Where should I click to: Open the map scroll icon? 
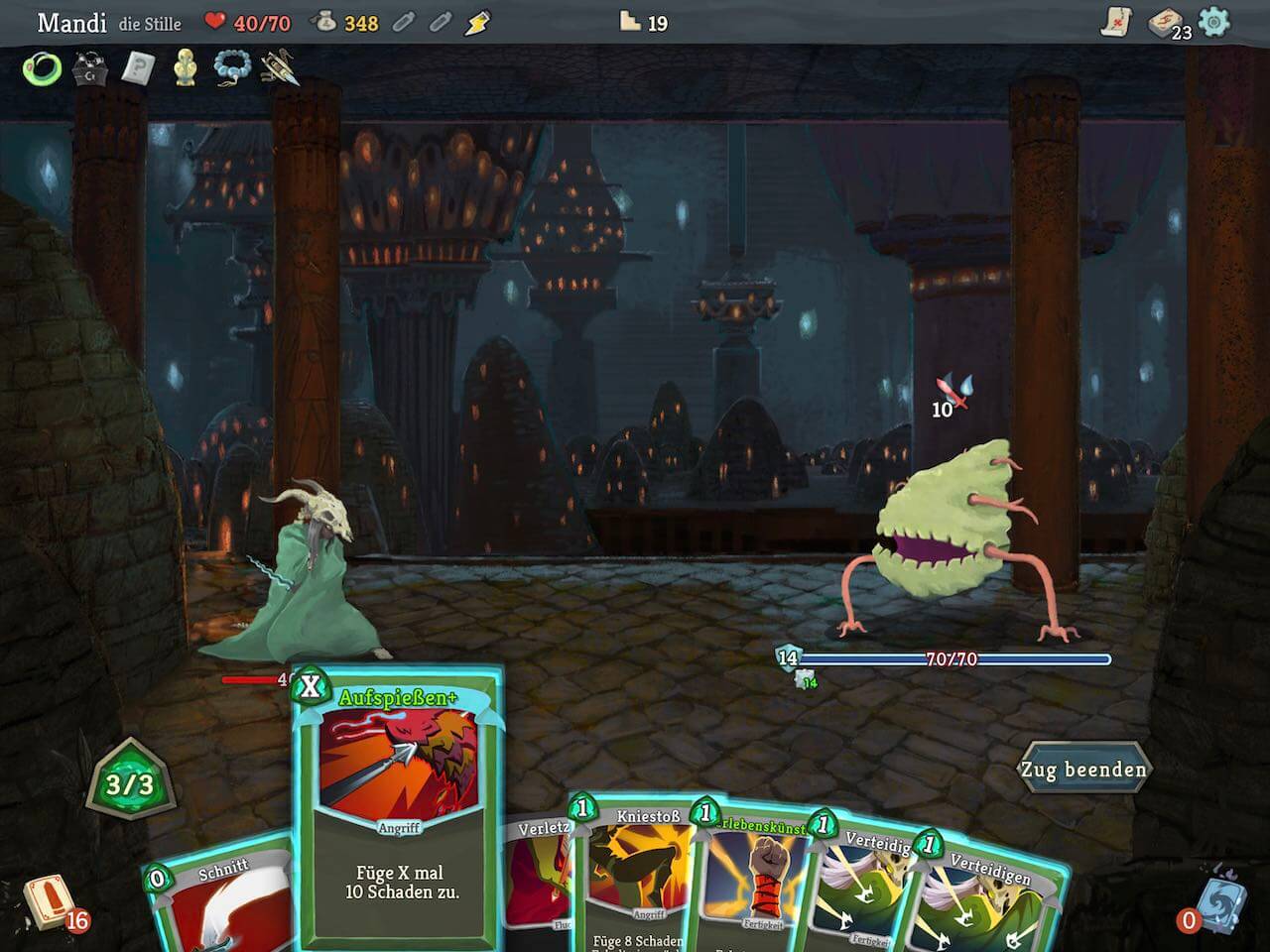(x=1117, y=22)
